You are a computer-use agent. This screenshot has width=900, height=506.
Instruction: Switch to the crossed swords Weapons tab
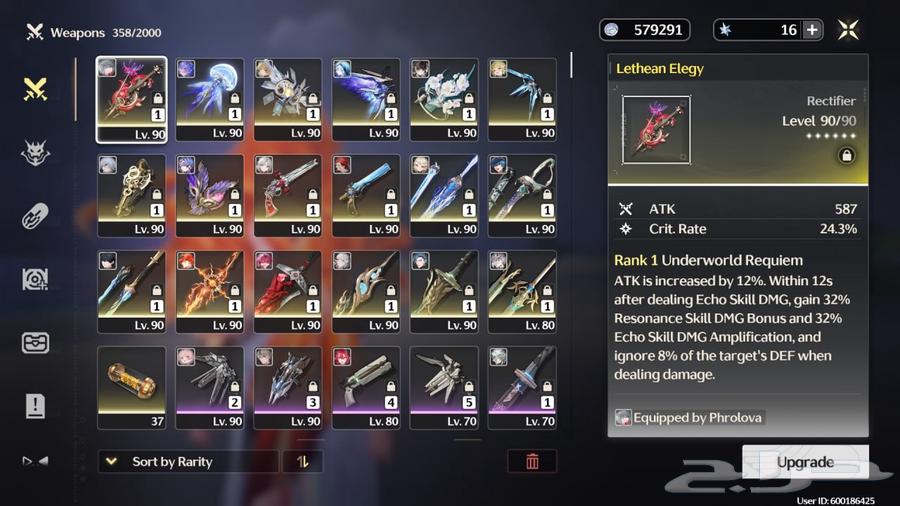pos(36,88)
